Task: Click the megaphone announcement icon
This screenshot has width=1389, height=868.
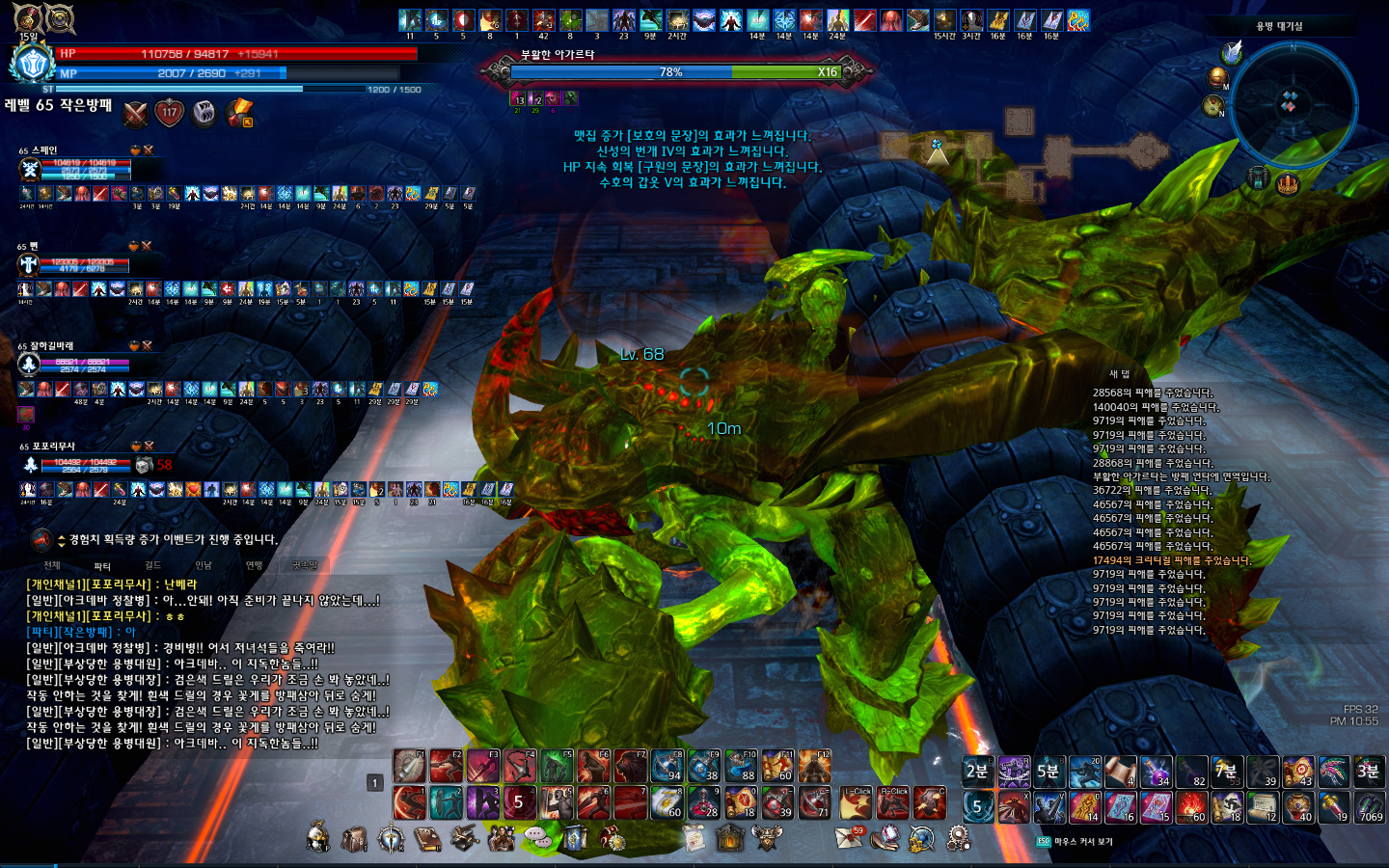Action: [41, 540]
